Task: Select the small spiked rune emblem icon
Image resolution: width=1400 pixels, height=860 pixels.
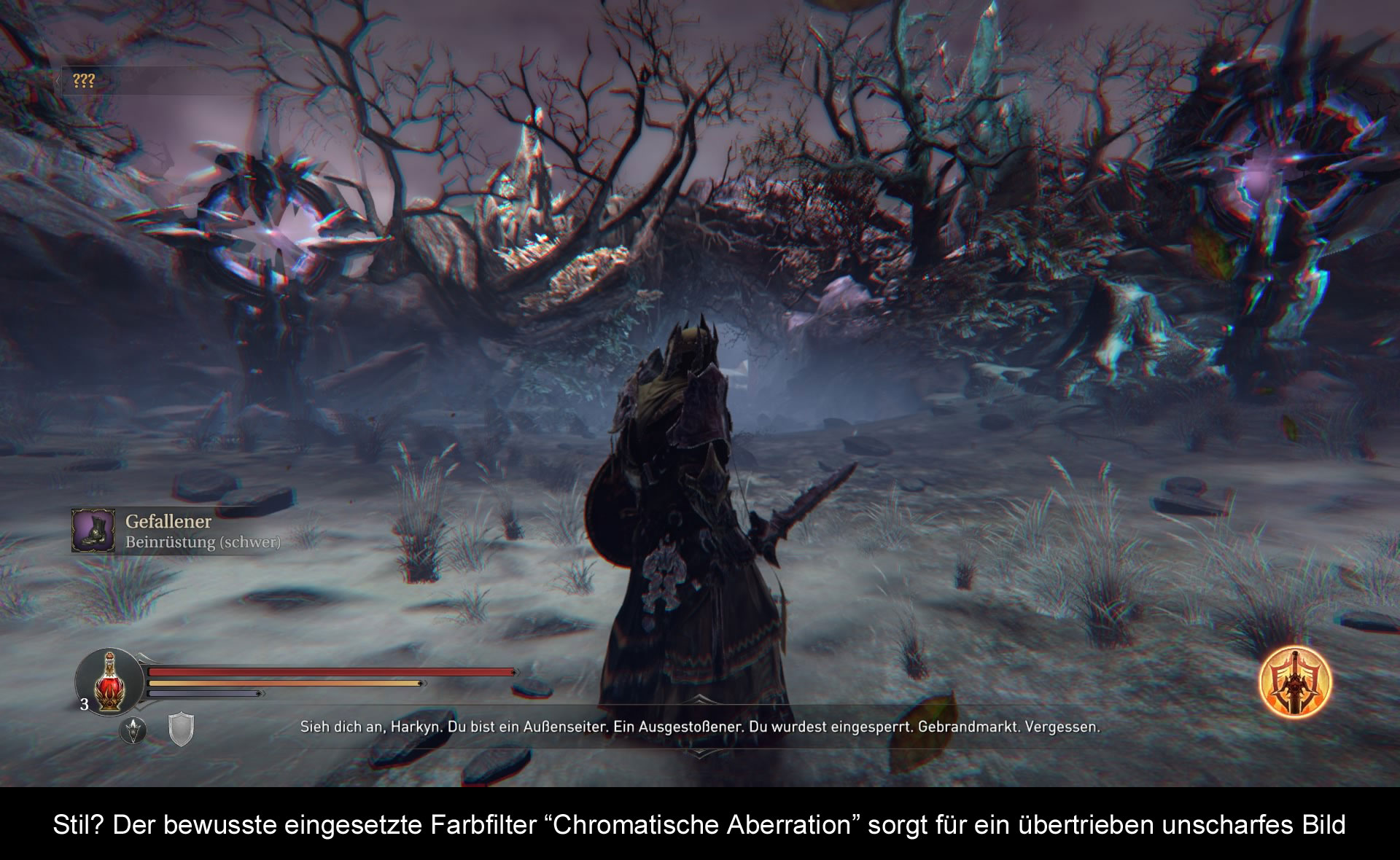Action: click(133, 730)
